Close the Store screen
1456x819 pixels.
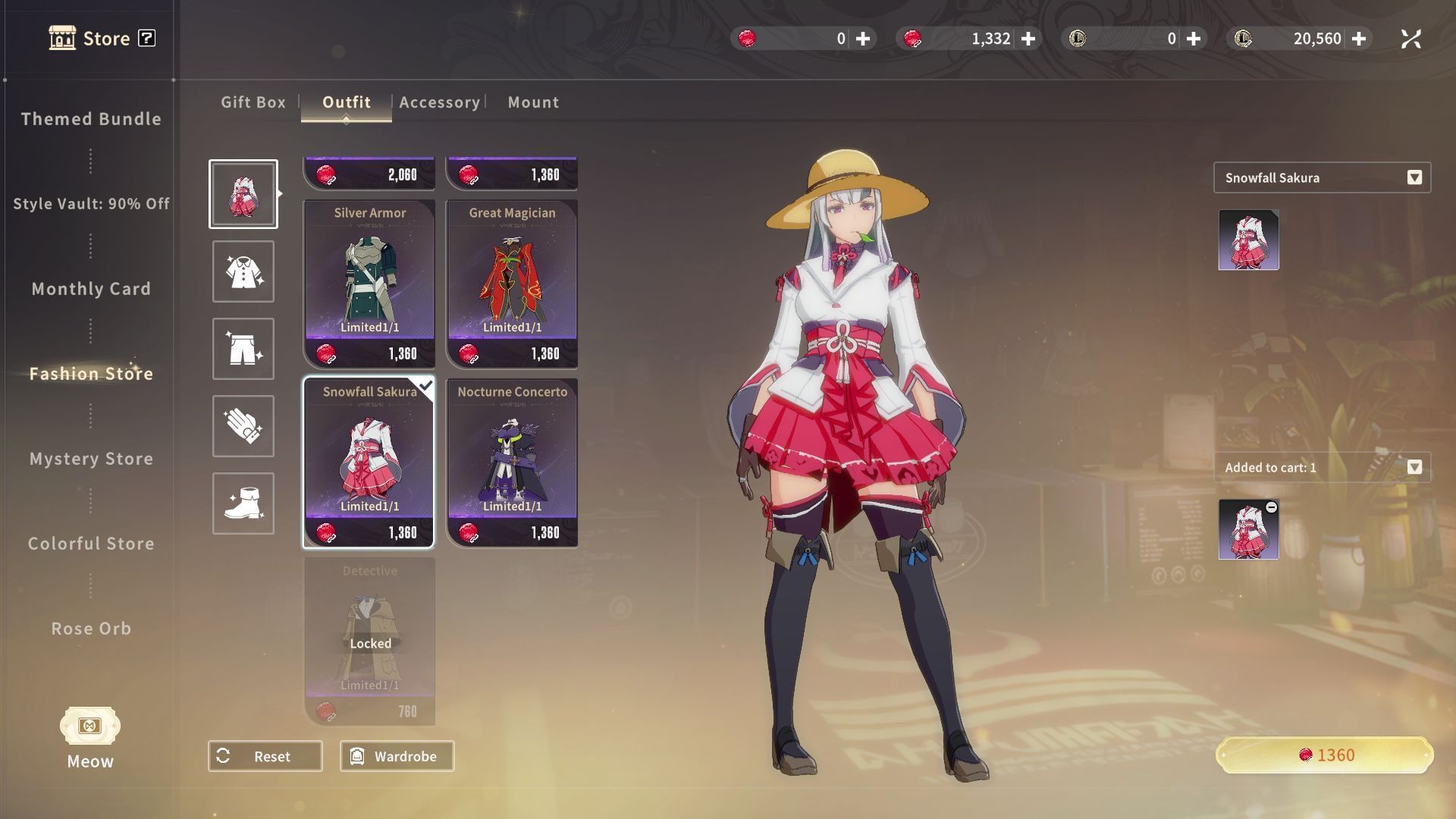click(x=1410, y=39)
